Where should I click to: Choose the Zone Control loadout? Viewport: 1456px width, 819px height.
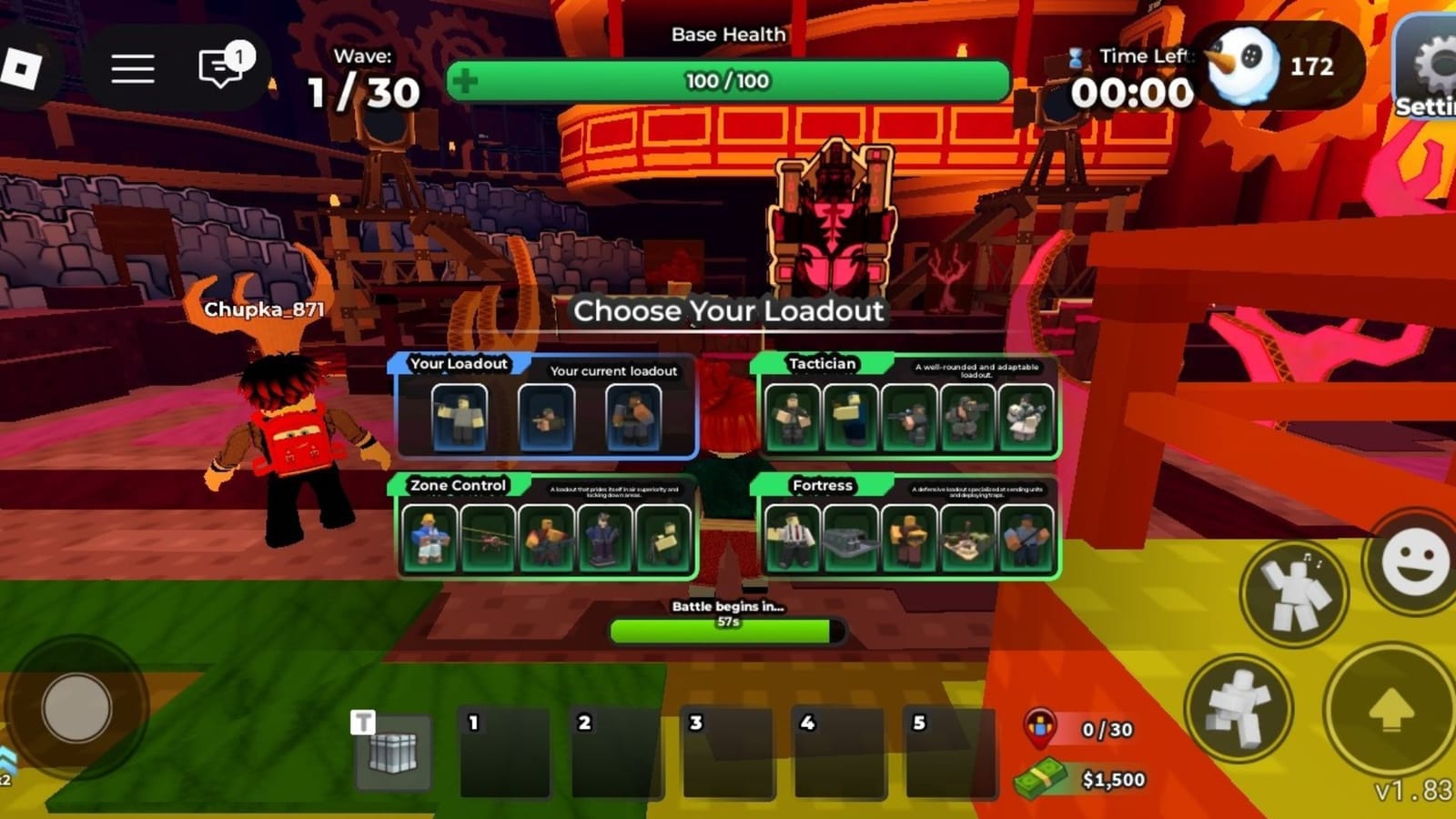tap(546, 537)
